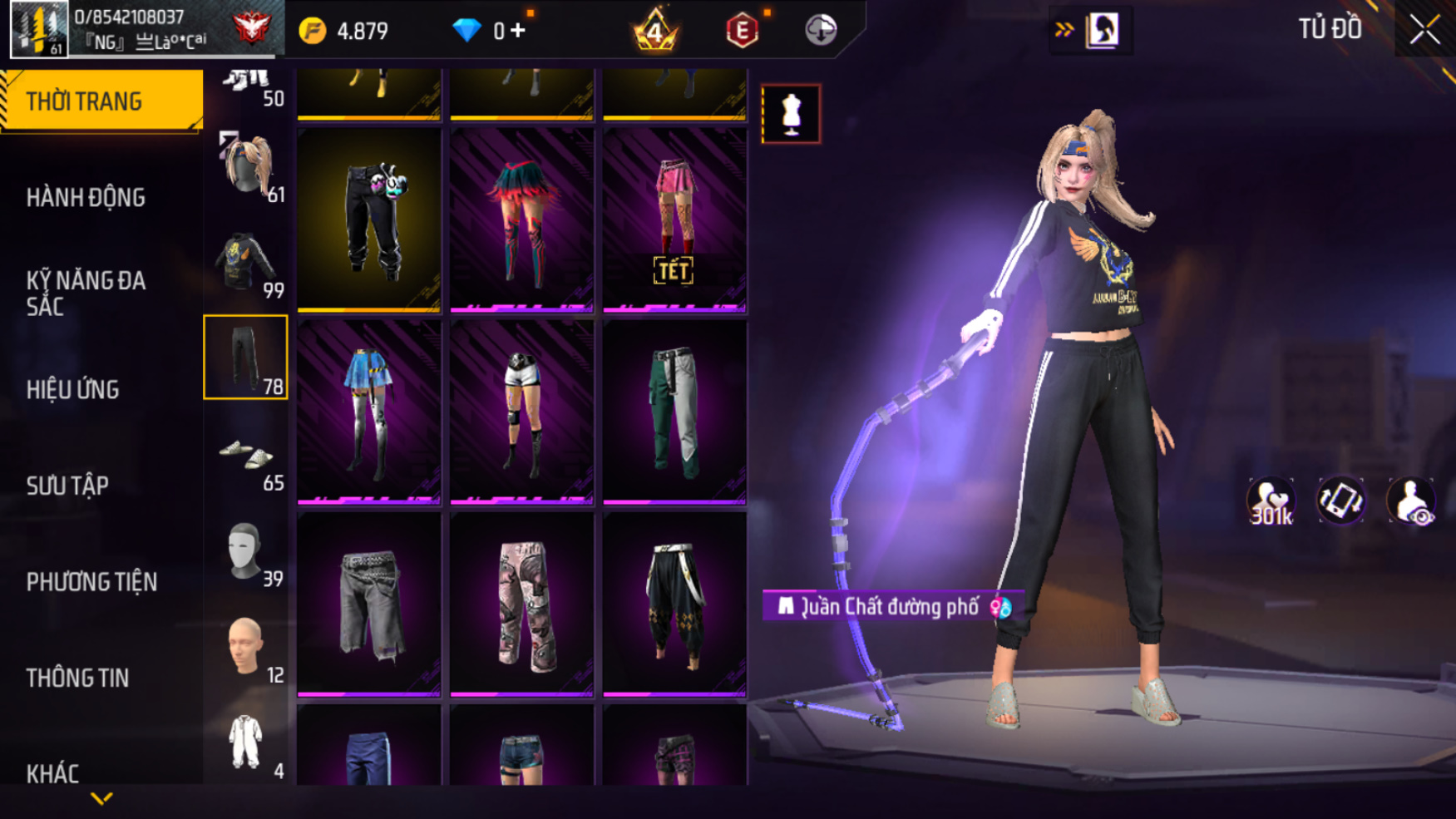Viewport: 1456px width, 819px height.
Task: Open the HÀNH ĐỘNG section
Action: tap(86, 198)
